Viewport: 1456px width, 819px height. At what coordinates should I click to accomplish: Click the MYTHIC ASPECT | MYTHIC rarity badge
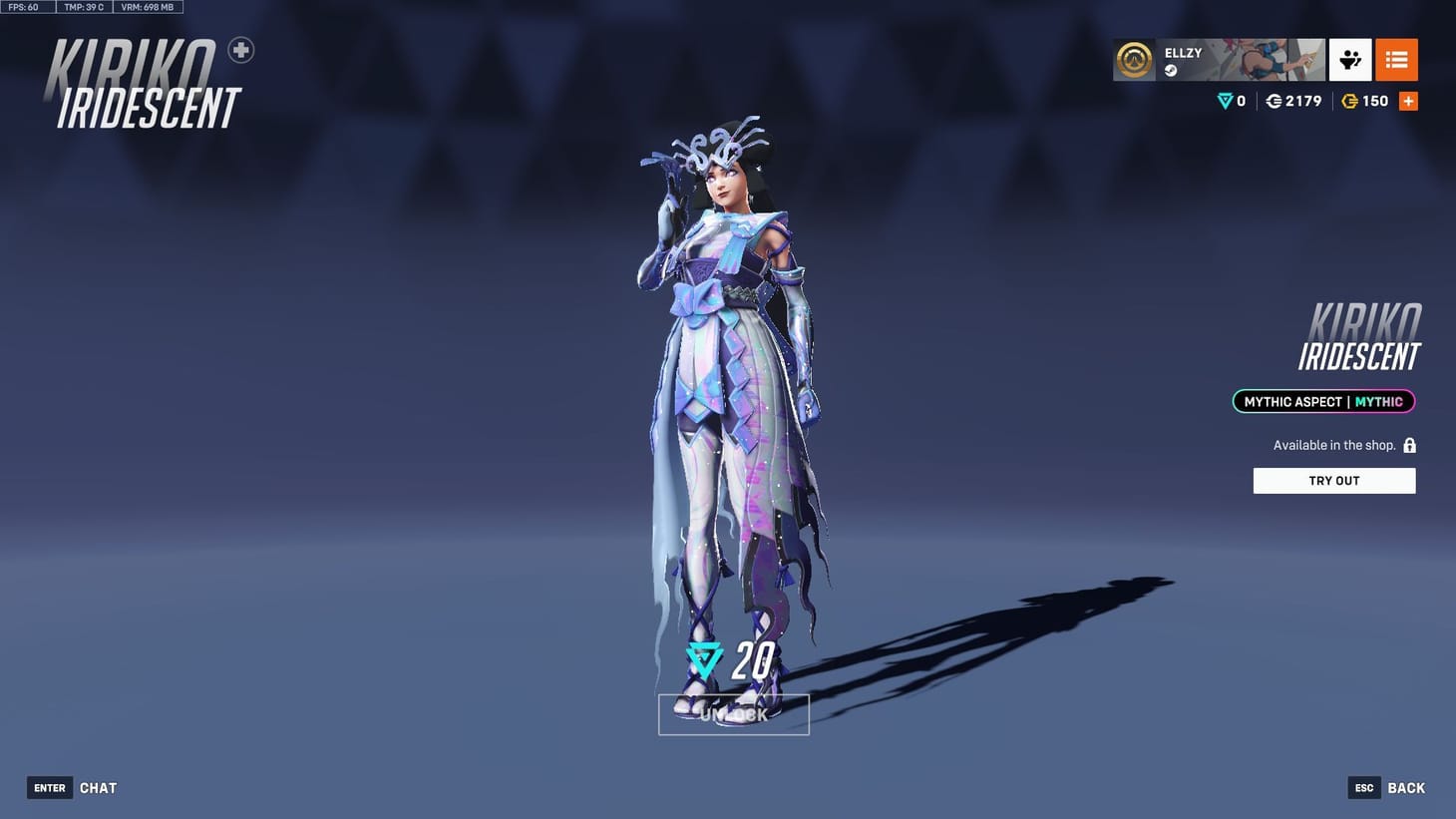point(1322,401)
